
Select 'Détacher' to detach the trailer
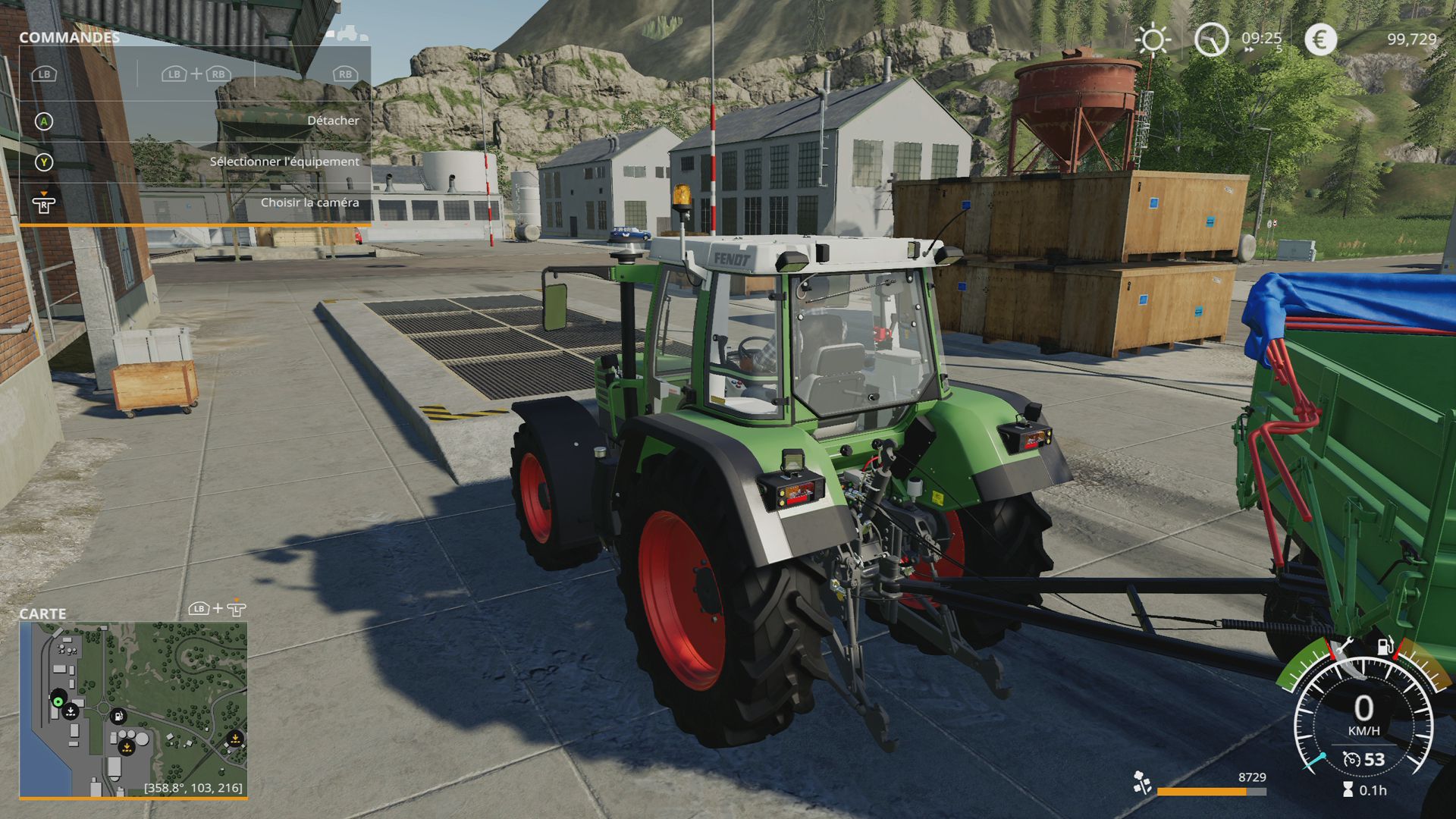click(x=334, y=120)
